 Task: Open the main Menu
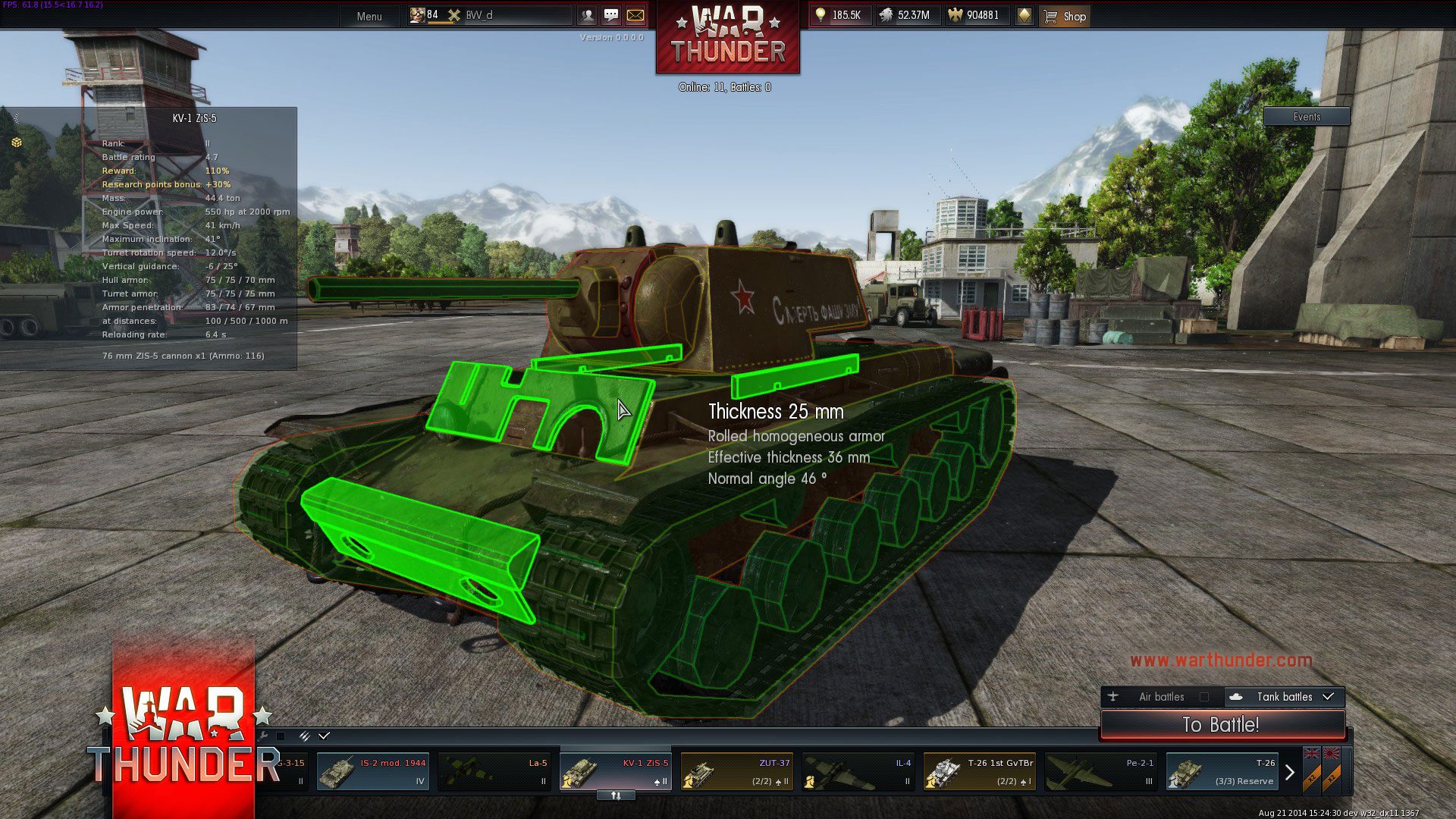[369, 16]
